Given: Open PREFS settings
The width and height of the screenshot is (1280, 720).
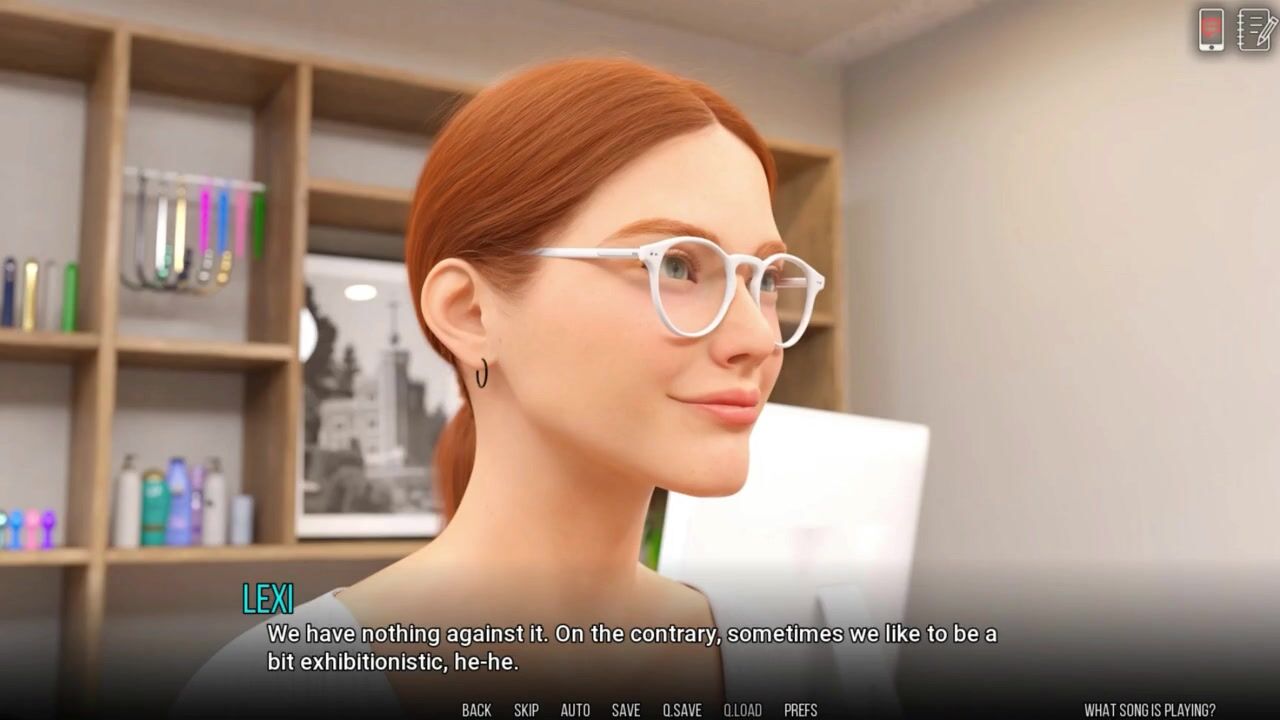Looking at the screenshot, I should 801,710.
